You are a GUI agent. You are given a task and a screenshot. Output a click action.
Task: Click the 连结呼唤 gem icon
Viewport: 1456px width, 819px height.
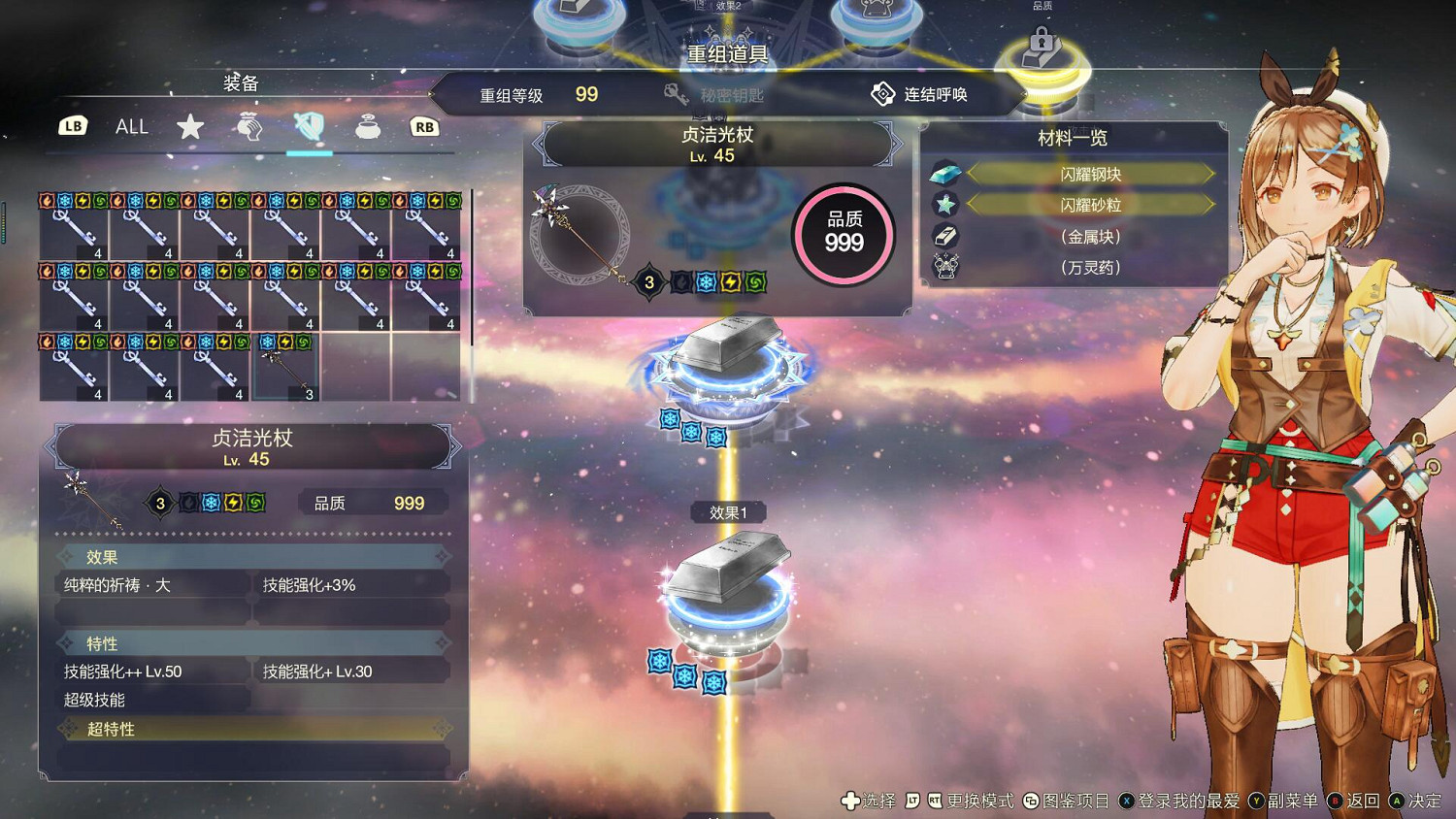883,92
